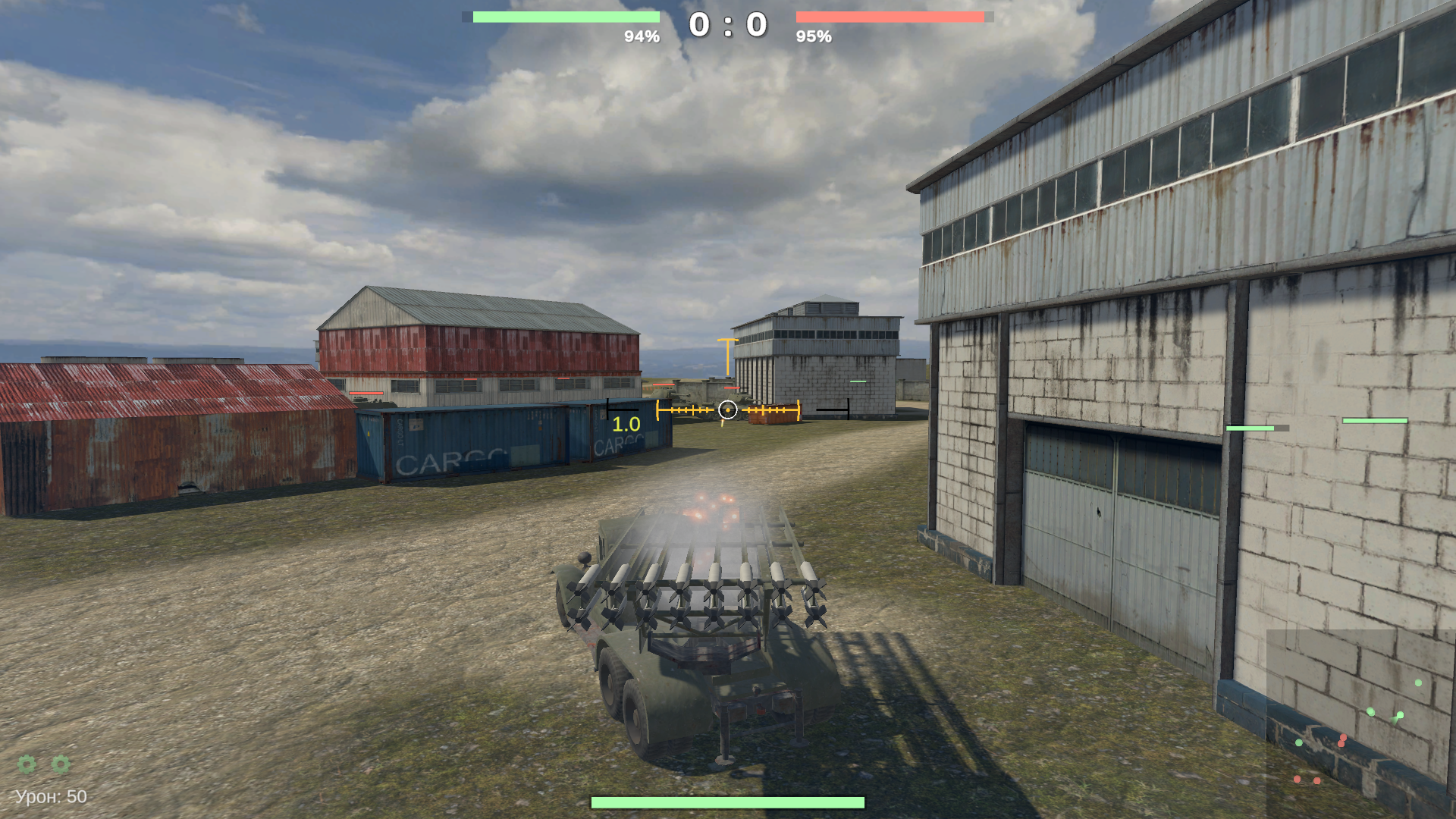Click the 95% enemy percentage label
The image size is (1456, 819).
pyautogui.click(x=814, y=35)
